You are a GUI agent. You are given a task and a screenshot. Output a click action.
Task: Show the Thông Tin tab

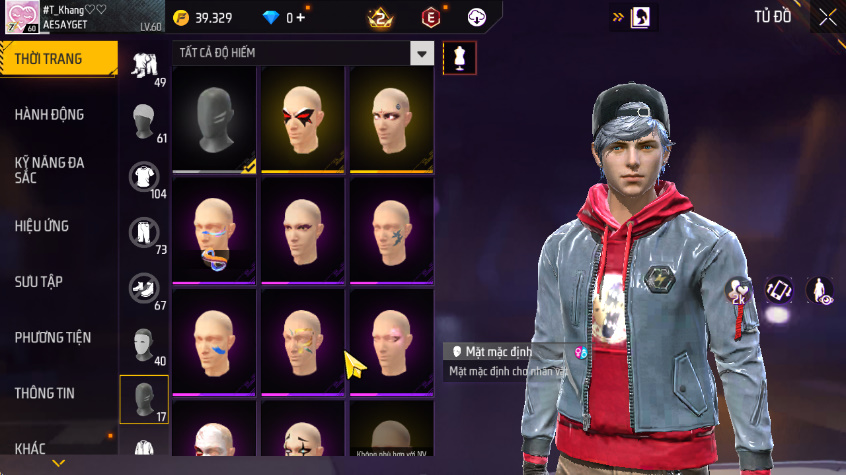click(45, 394)
